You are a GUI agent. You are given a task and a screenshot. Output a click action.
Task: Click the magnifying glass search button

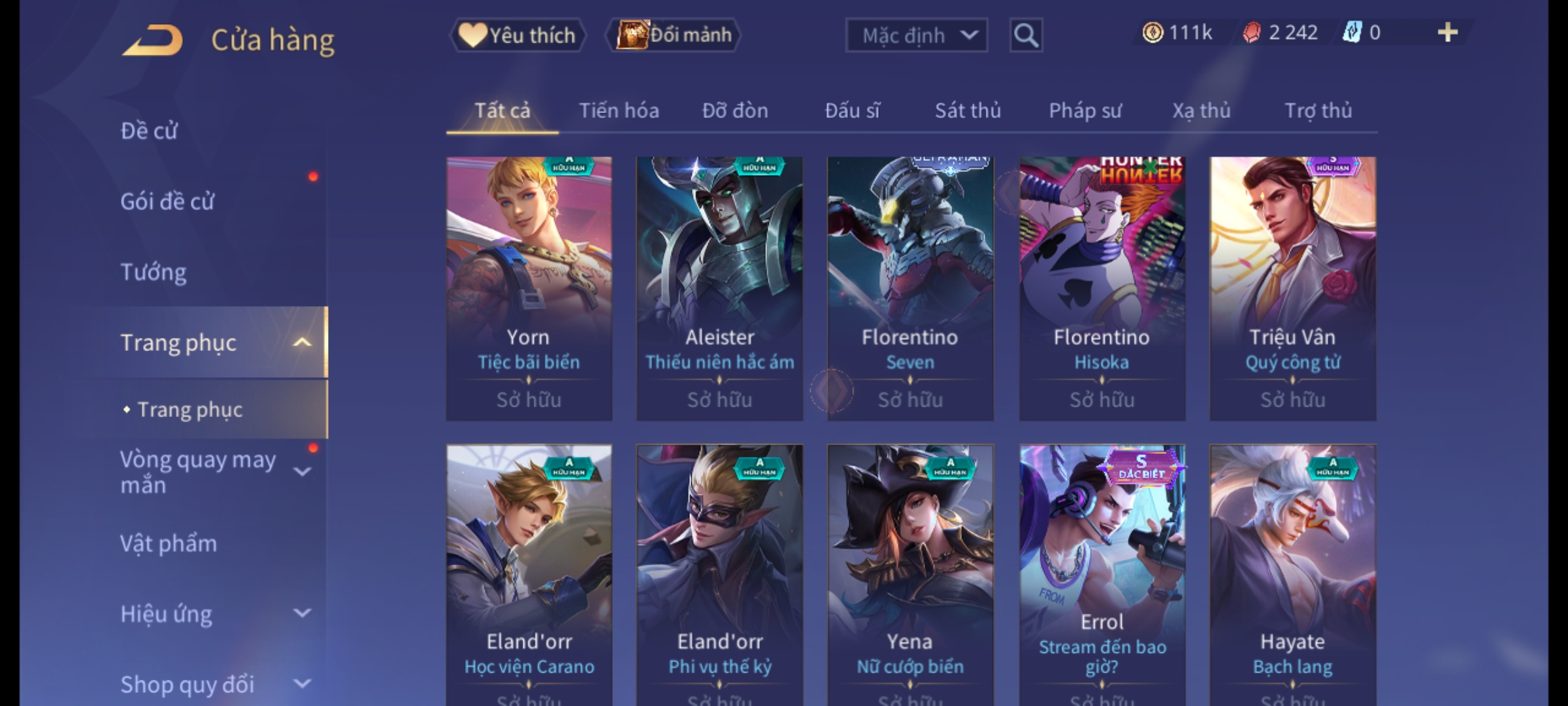point(1026,35)
